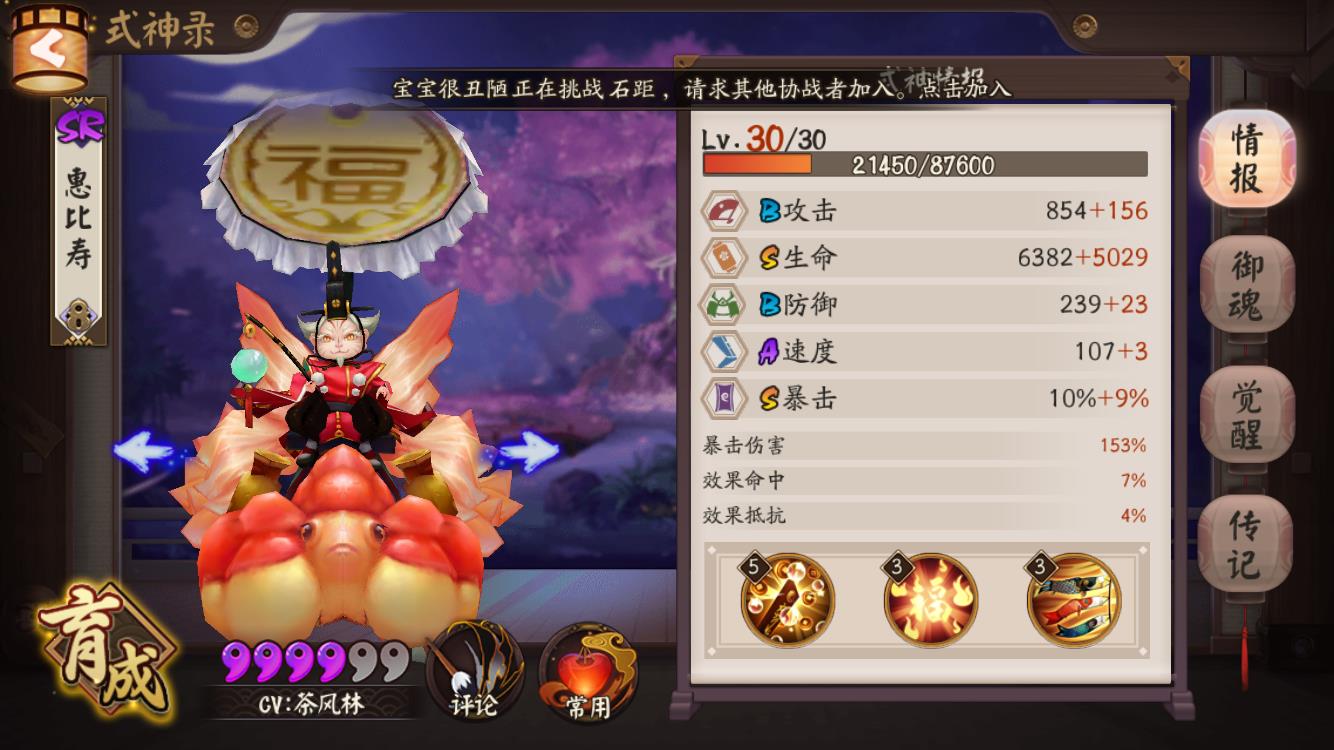1334x750 pixels.
Task: Join the assist battle via the scrolling notice
Action: tap(700, 88)
